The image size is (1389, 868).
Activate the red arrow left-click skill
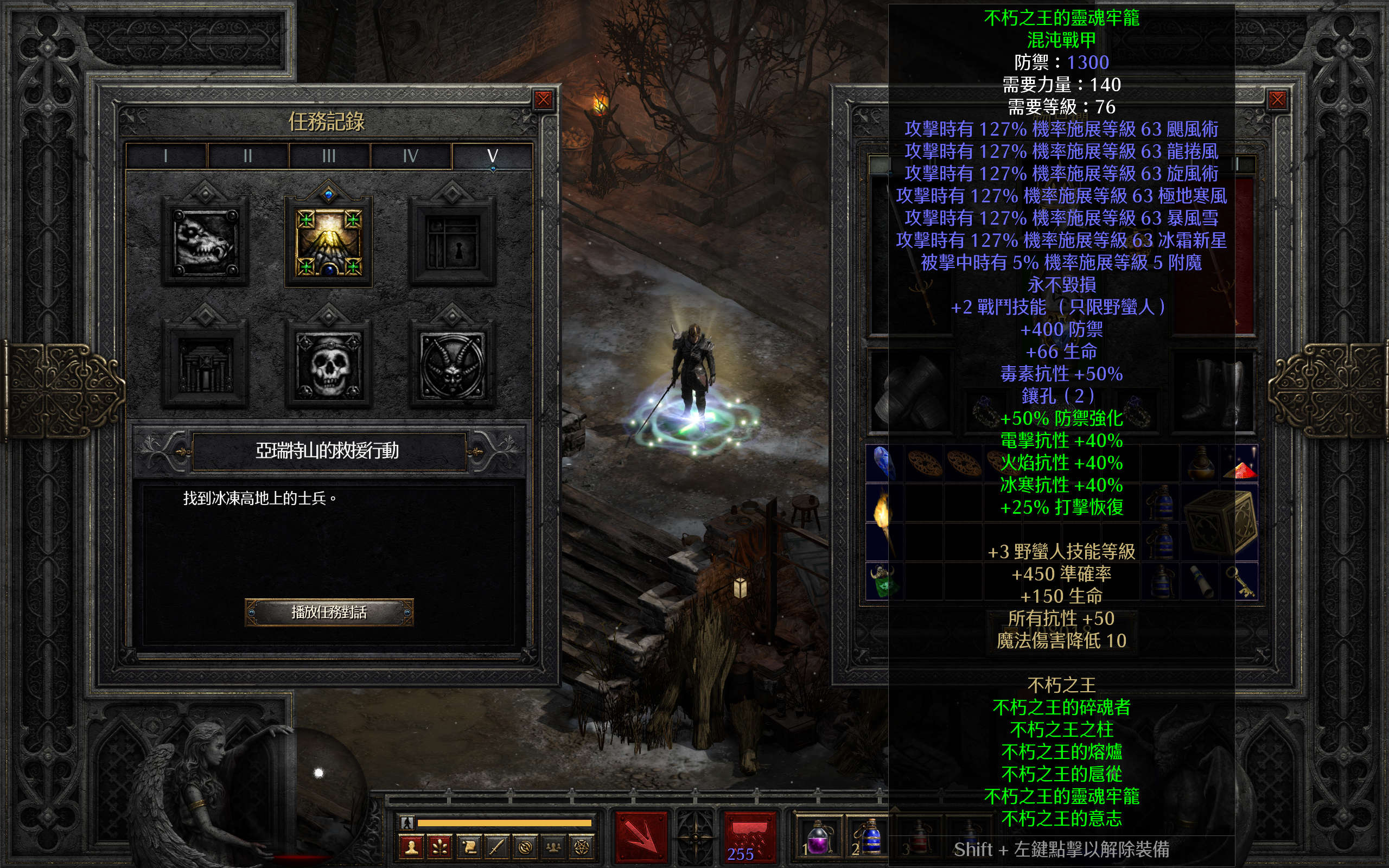click(x=641, y=837)
